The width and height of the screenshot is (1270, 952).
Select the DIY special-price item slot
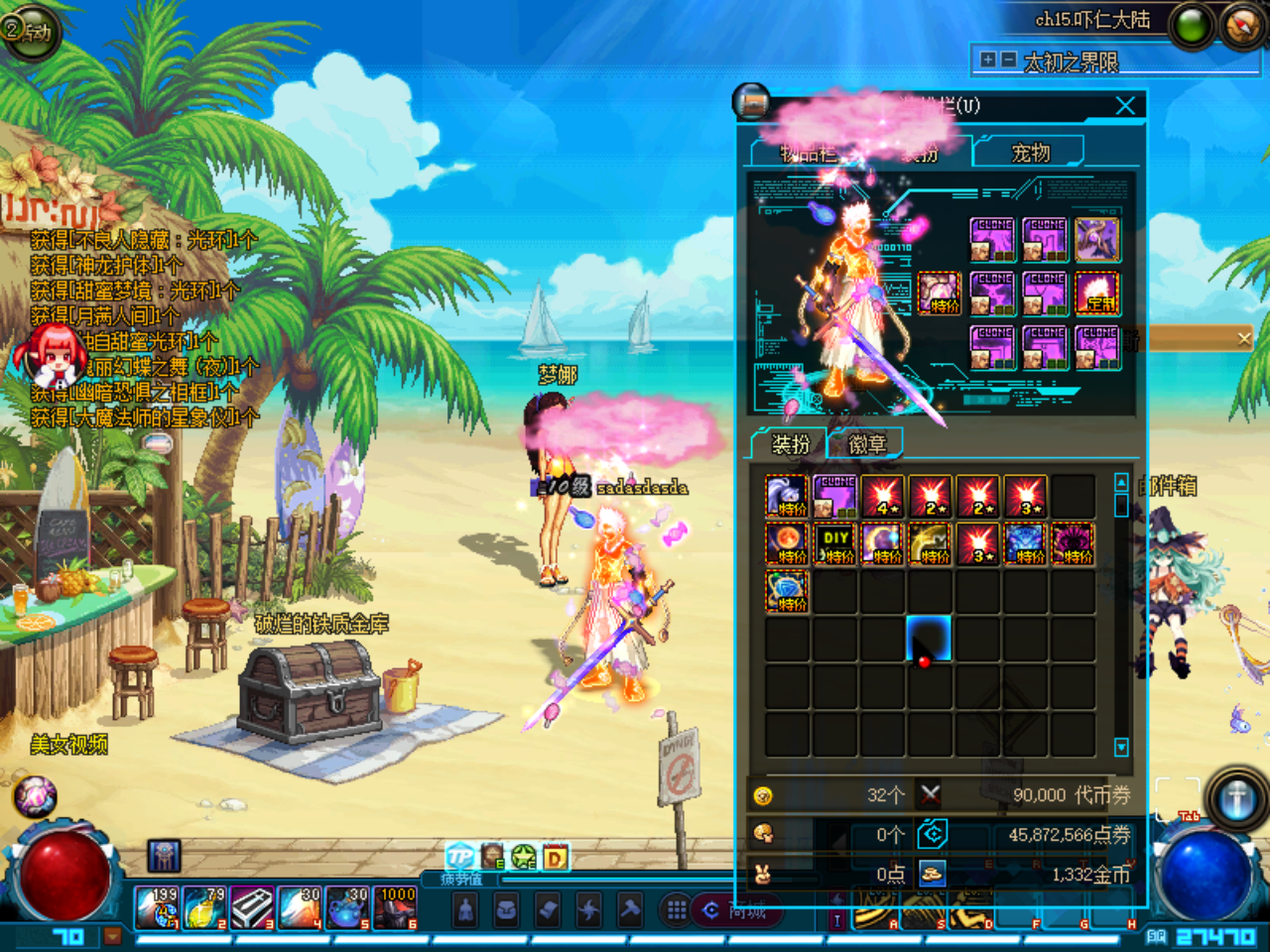(x=835, y=543)
